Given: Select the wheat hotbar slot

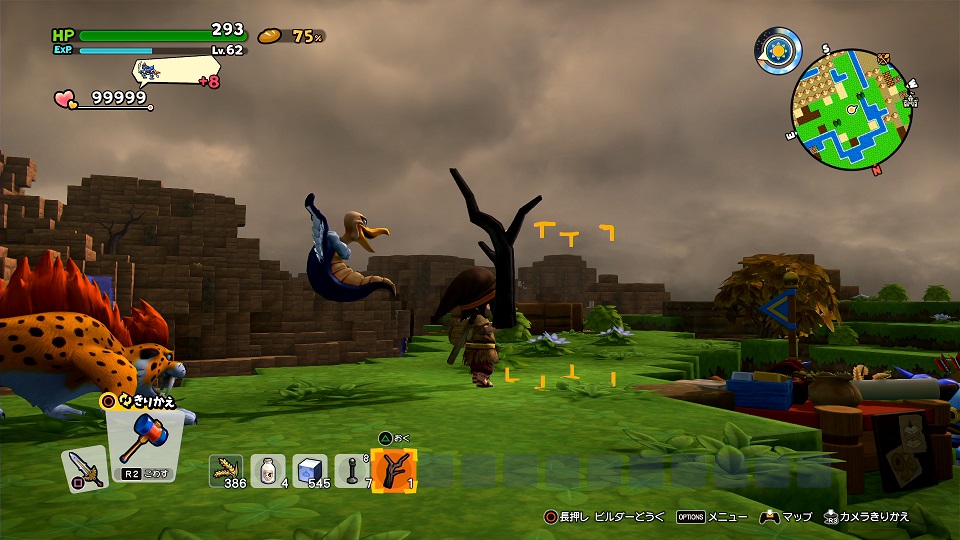Looking at the screenshot, I should tap(226, 470).
